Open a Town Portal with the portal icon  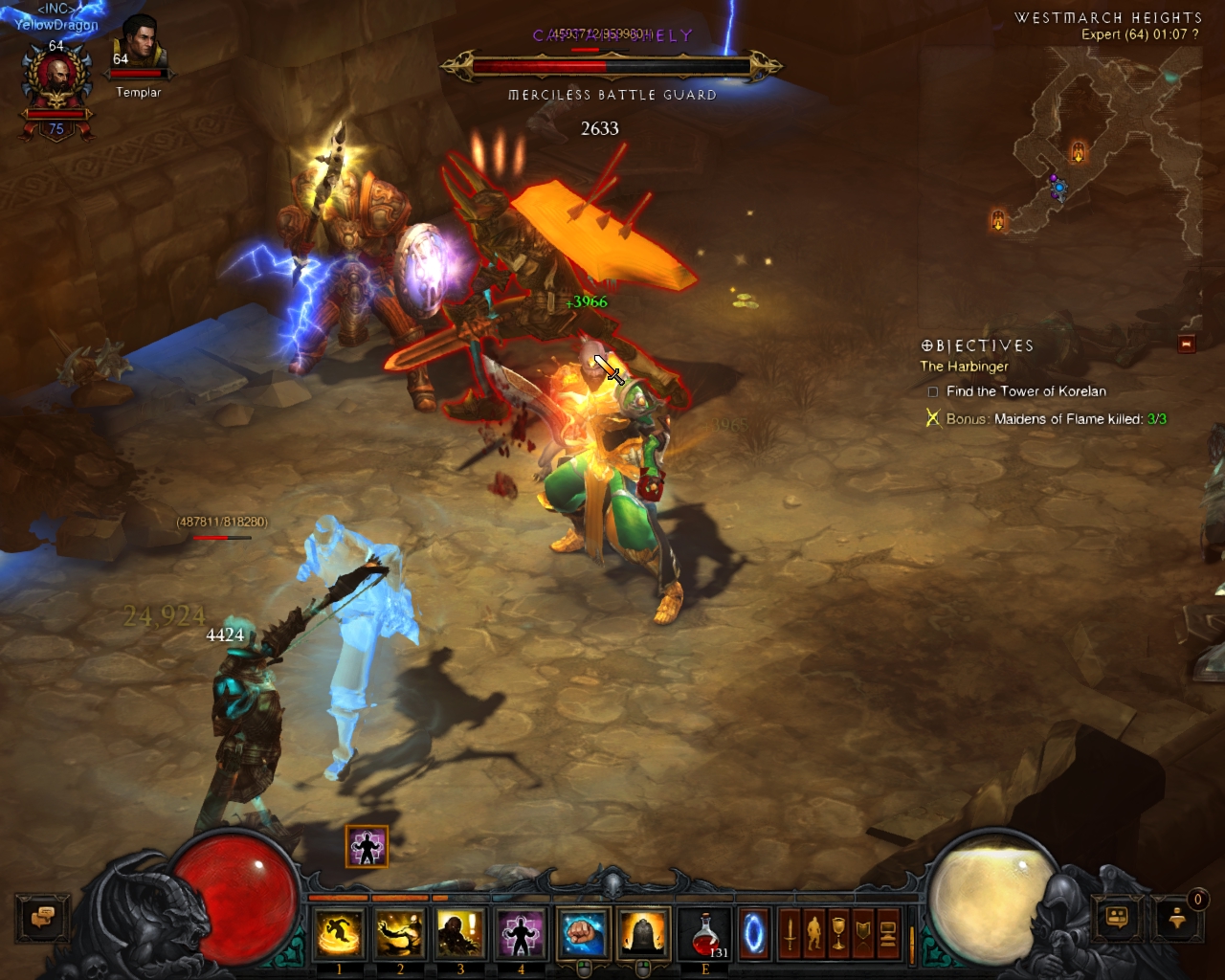pos(753,933)
